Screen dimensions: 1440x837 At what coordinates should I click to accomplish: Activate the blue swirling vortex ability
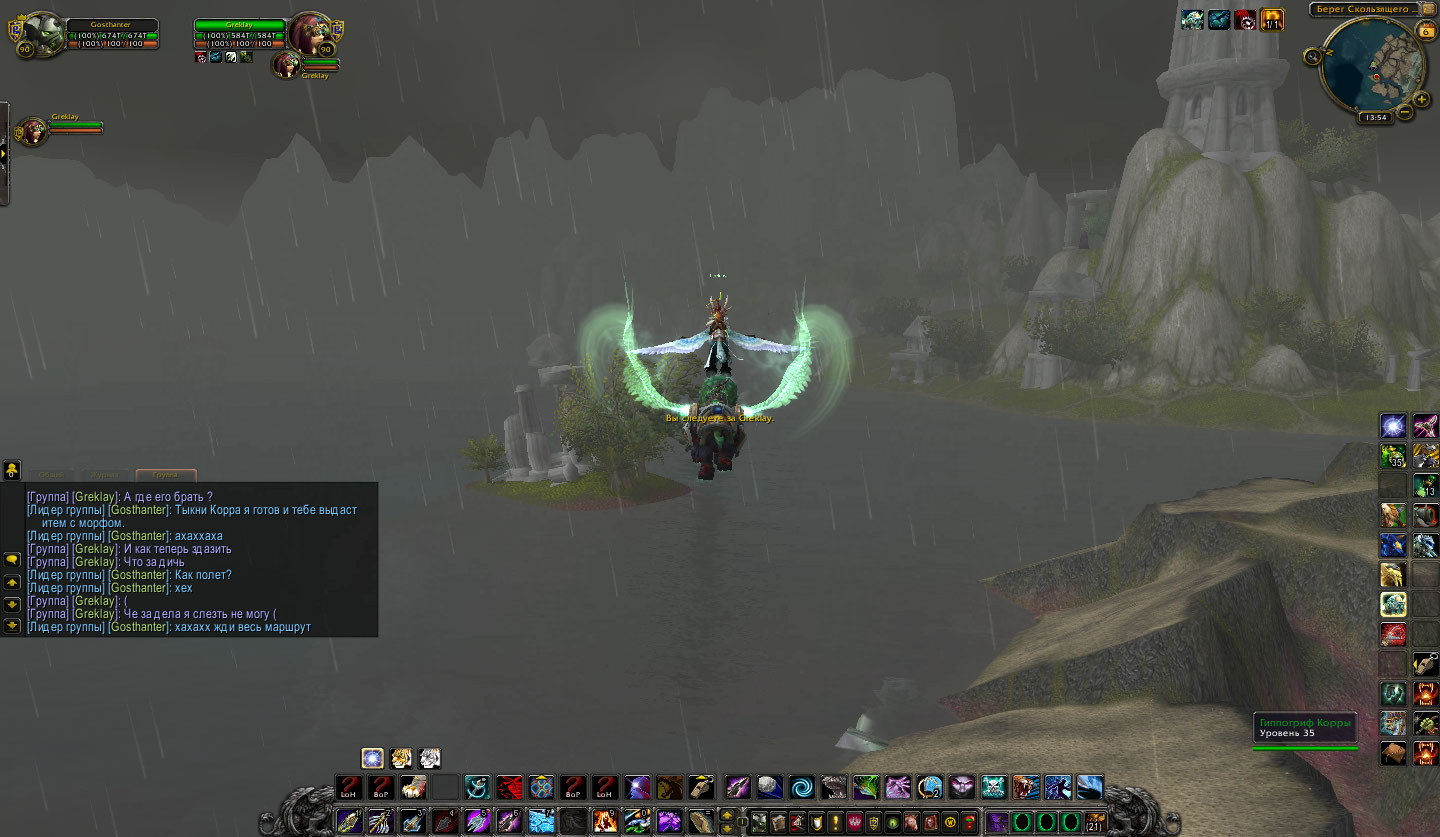tap(801, 787)
